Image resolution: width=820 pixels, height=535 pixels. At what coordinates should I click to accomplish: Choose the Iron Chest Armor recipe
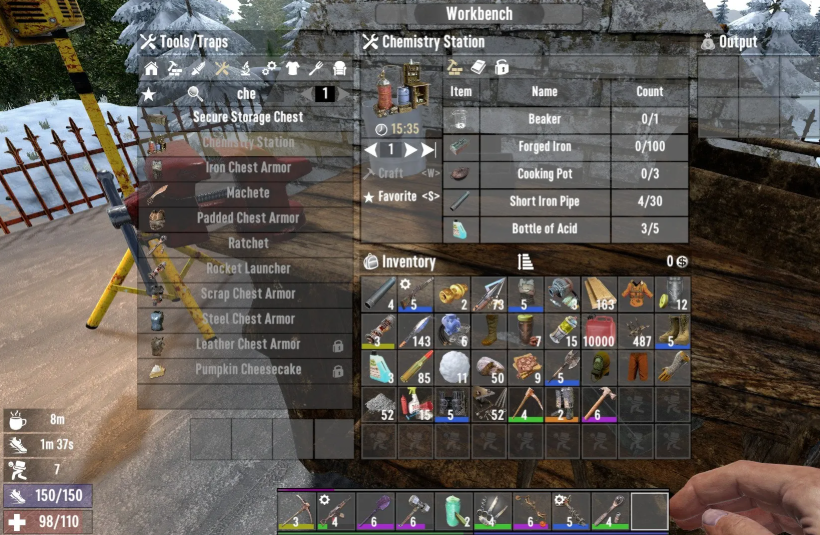[248, 167]
